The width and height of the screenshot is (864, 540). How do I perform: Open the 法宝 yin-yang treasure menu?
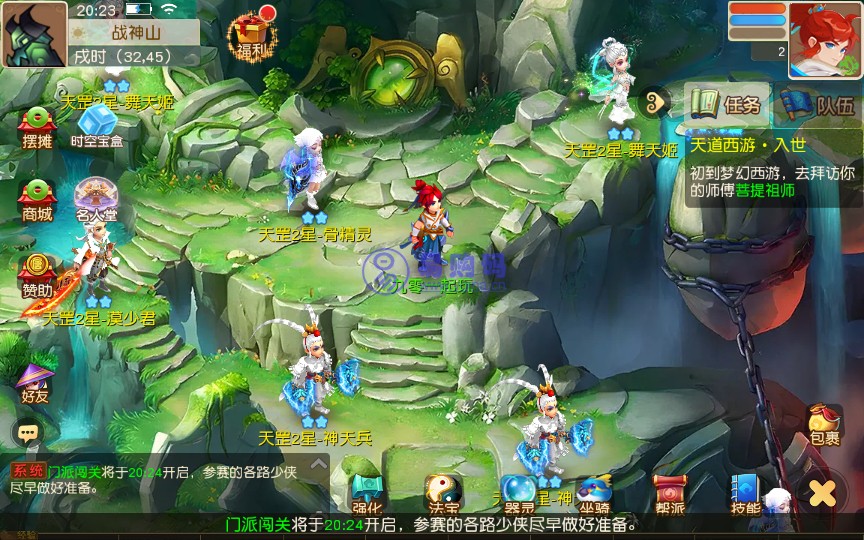pos(443,492)
